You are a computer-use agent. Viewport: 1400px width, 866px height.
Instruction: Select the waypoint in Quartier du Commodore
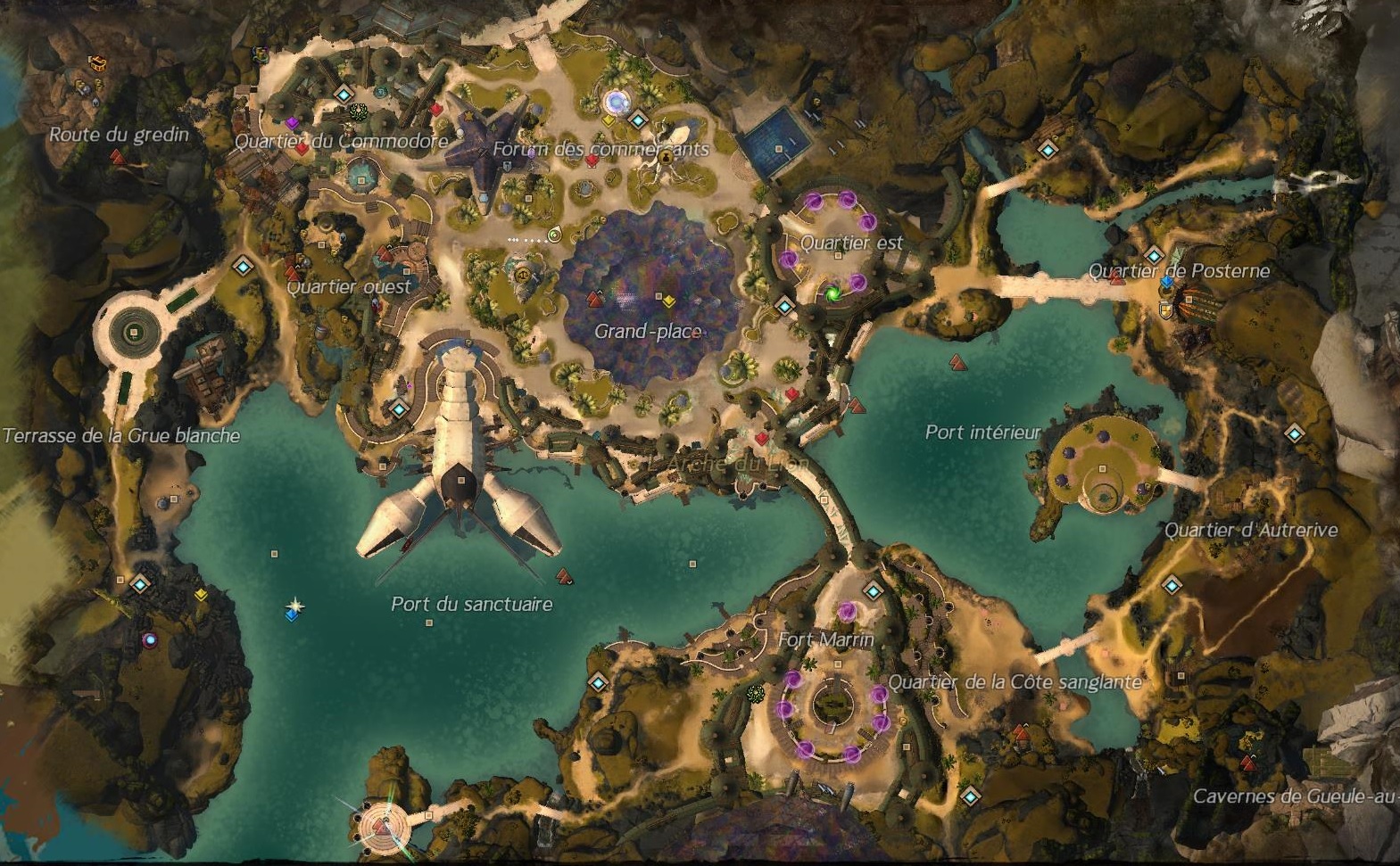click(x=344, y=95)
